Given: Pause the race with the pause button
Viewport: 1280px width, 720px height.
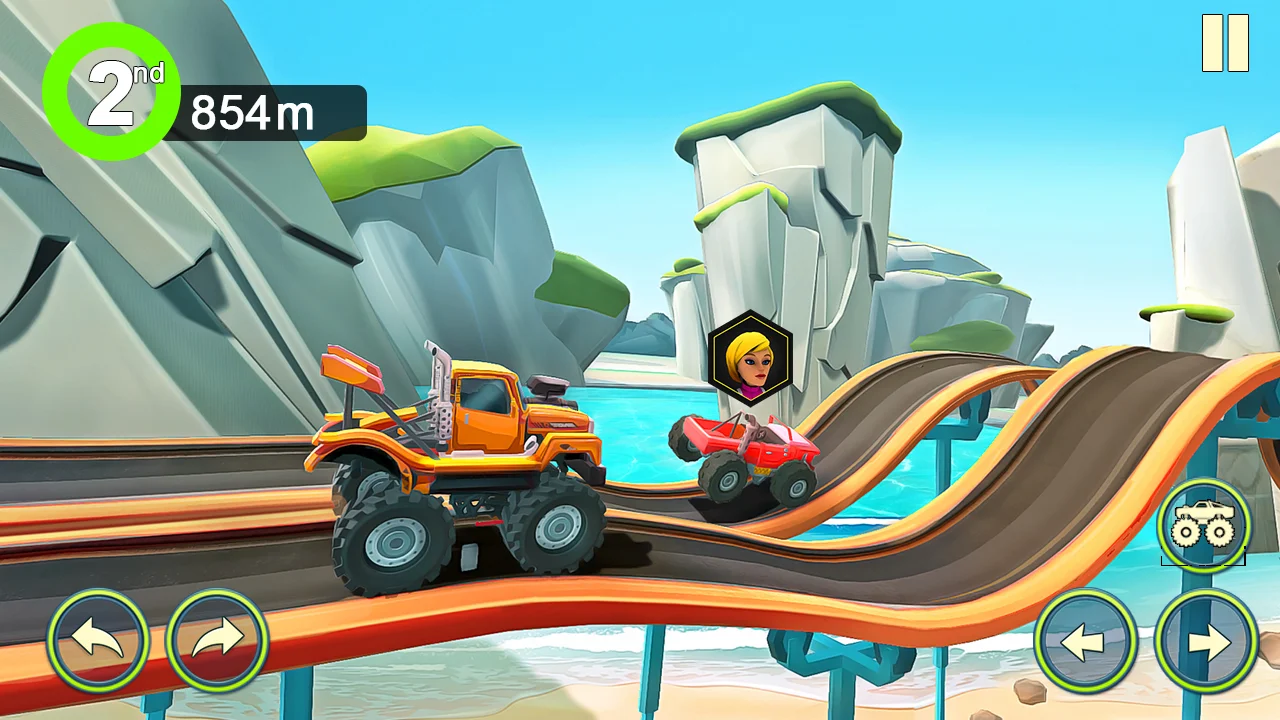Looking at the screenshot, I should tap(1225, 43).
